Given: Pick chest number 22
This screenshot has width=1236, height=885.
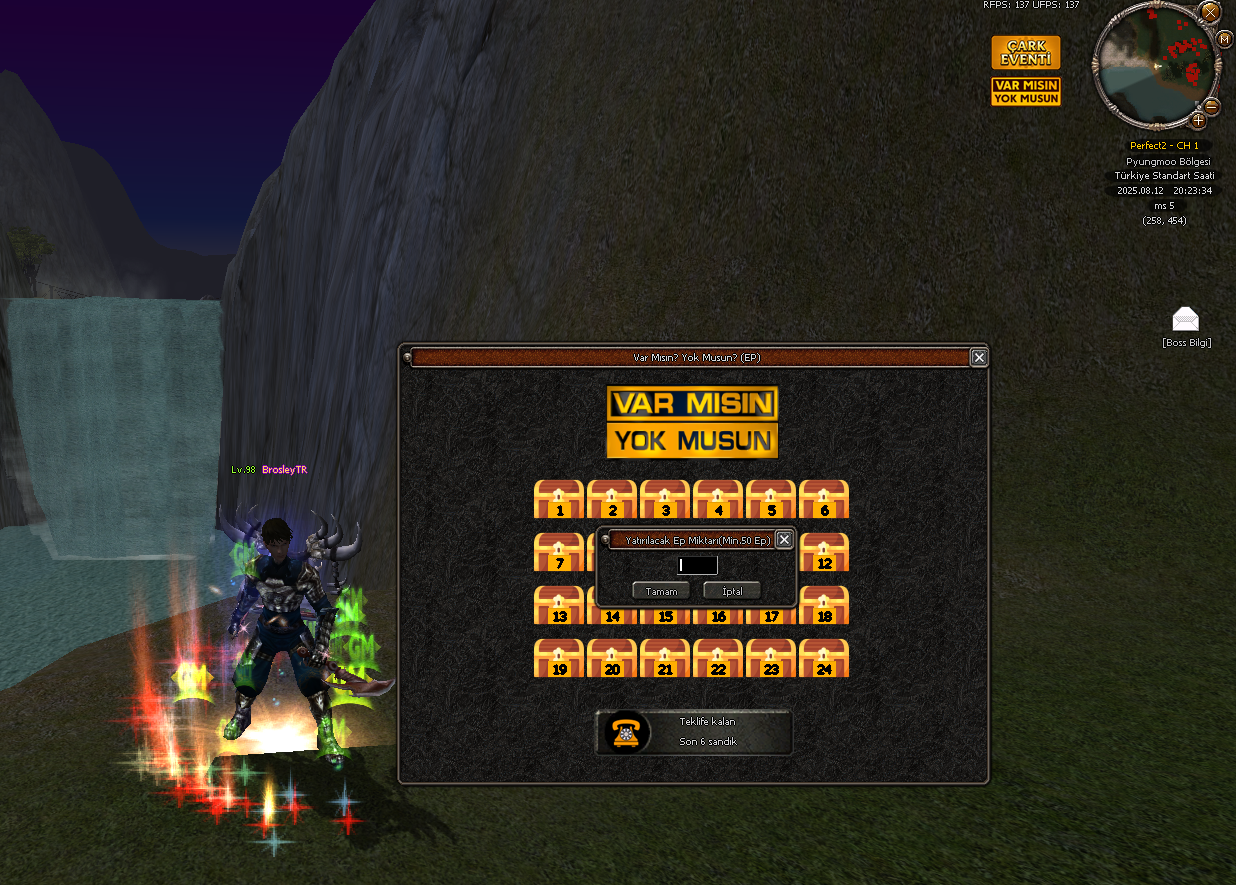Looking at the screenshot, I should (718, 658).
